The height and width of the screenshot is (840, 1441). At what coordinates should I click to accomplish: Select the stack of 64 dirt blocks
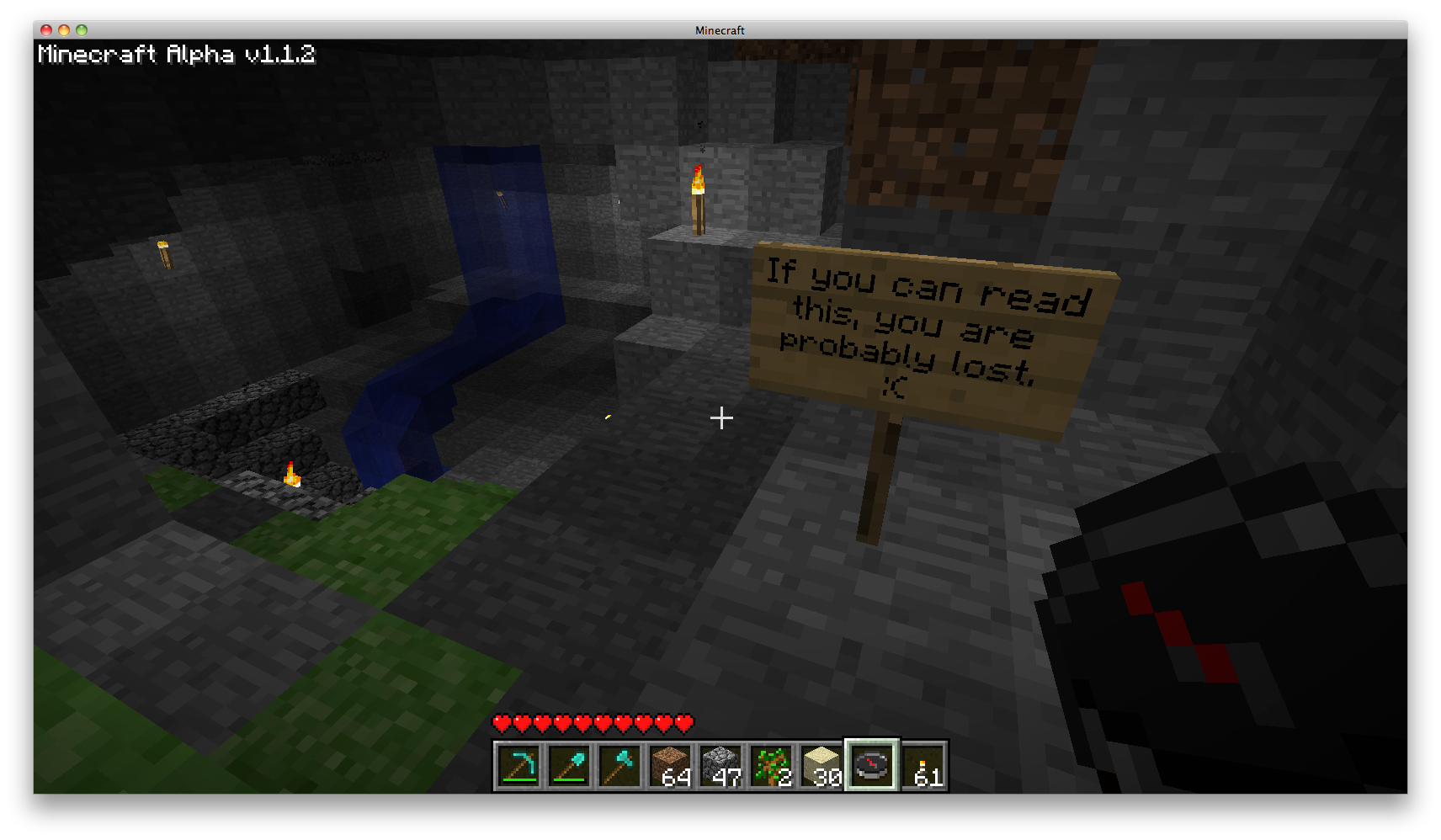pos(670,766)
